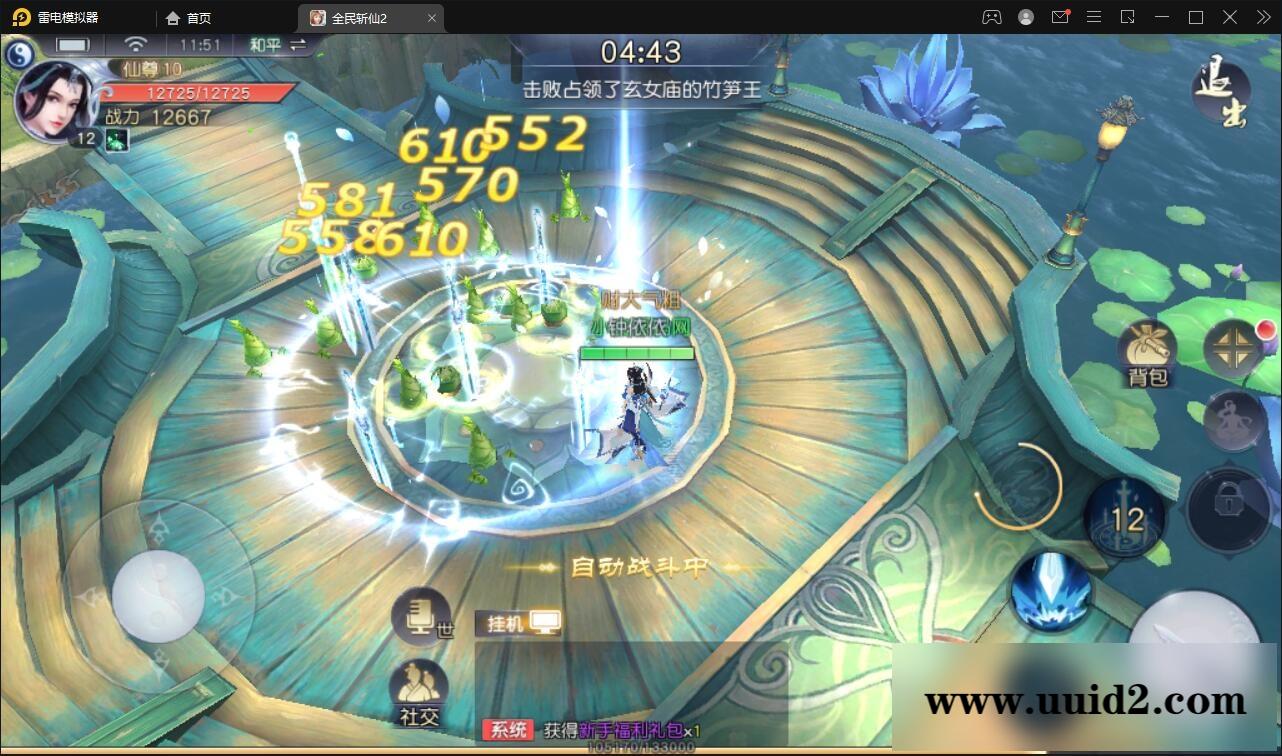Open the emulator hamburger menu
Image resolution: width=1282 pixels, height=756 pixels.
1094,17
